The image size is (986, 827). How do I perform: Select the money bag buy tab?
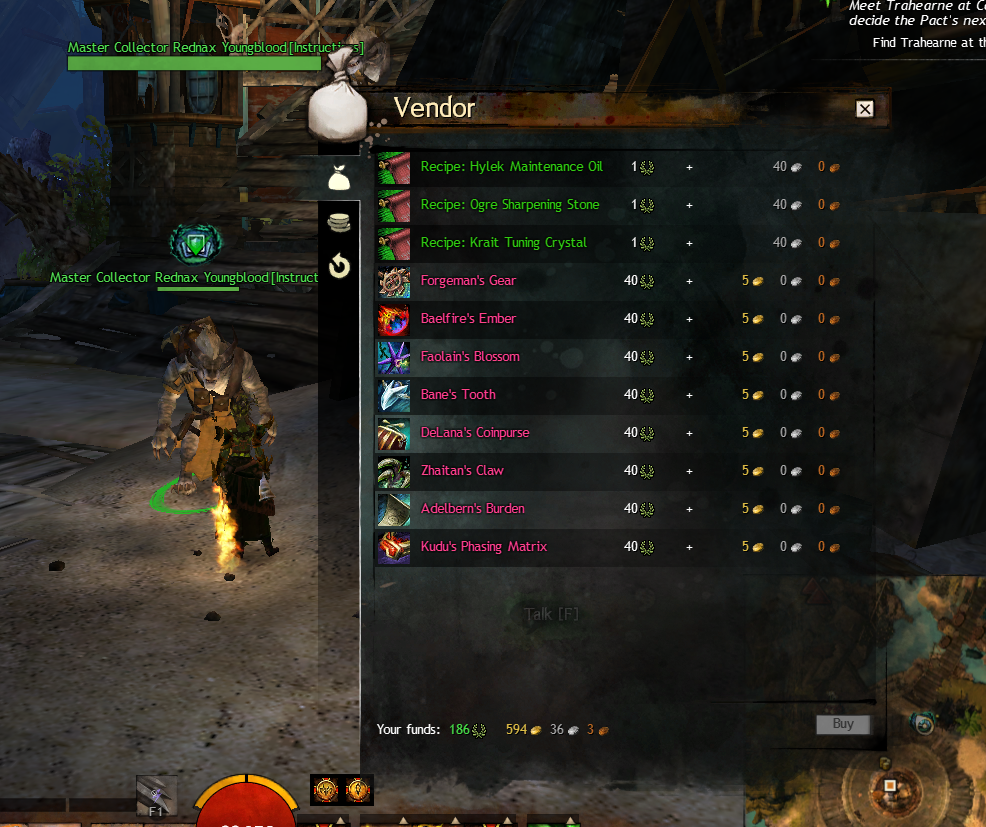pos(339,179)
